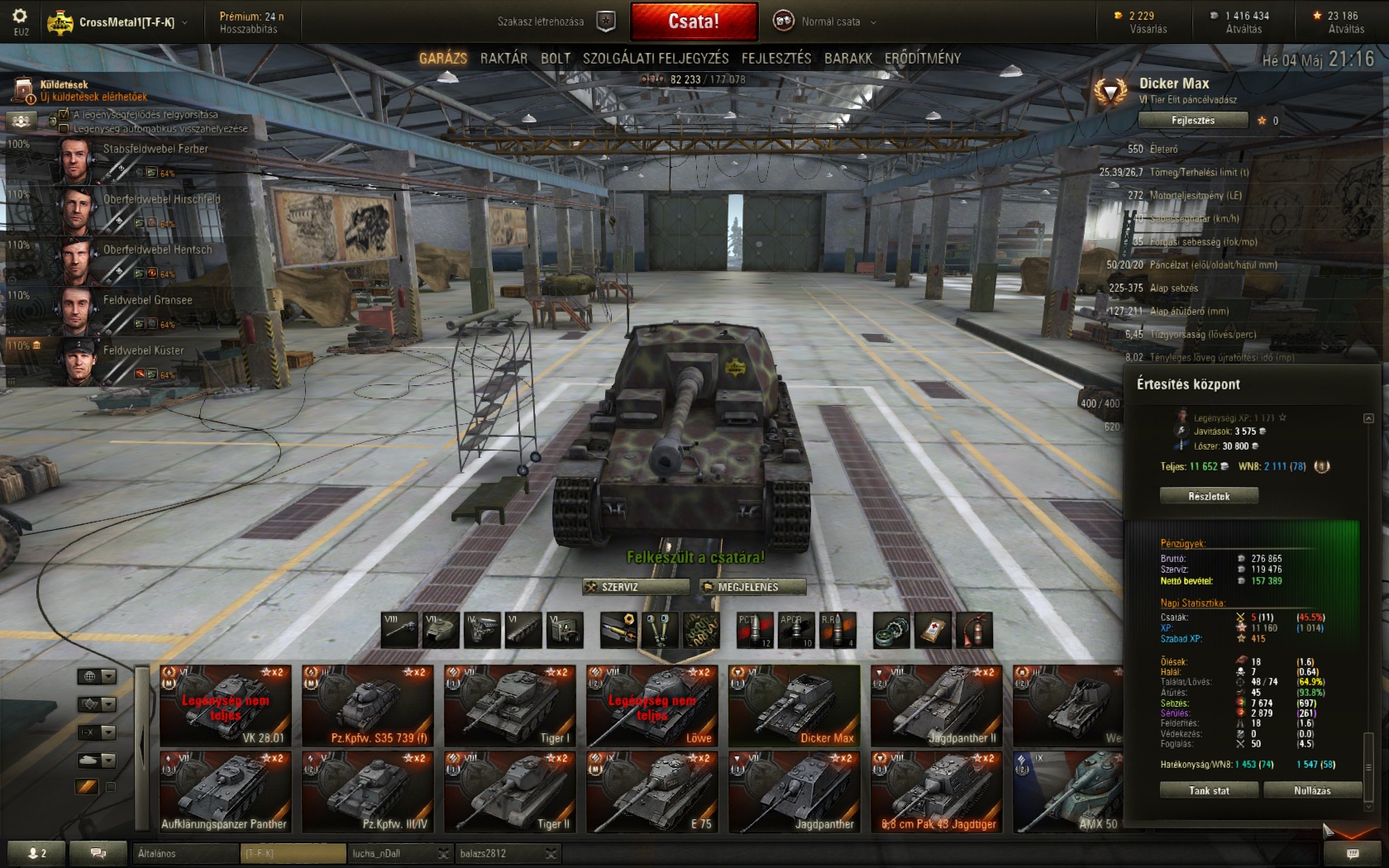Open the MEGJELENÉS appearance button

pyautogui.click(x=752, y=587)
